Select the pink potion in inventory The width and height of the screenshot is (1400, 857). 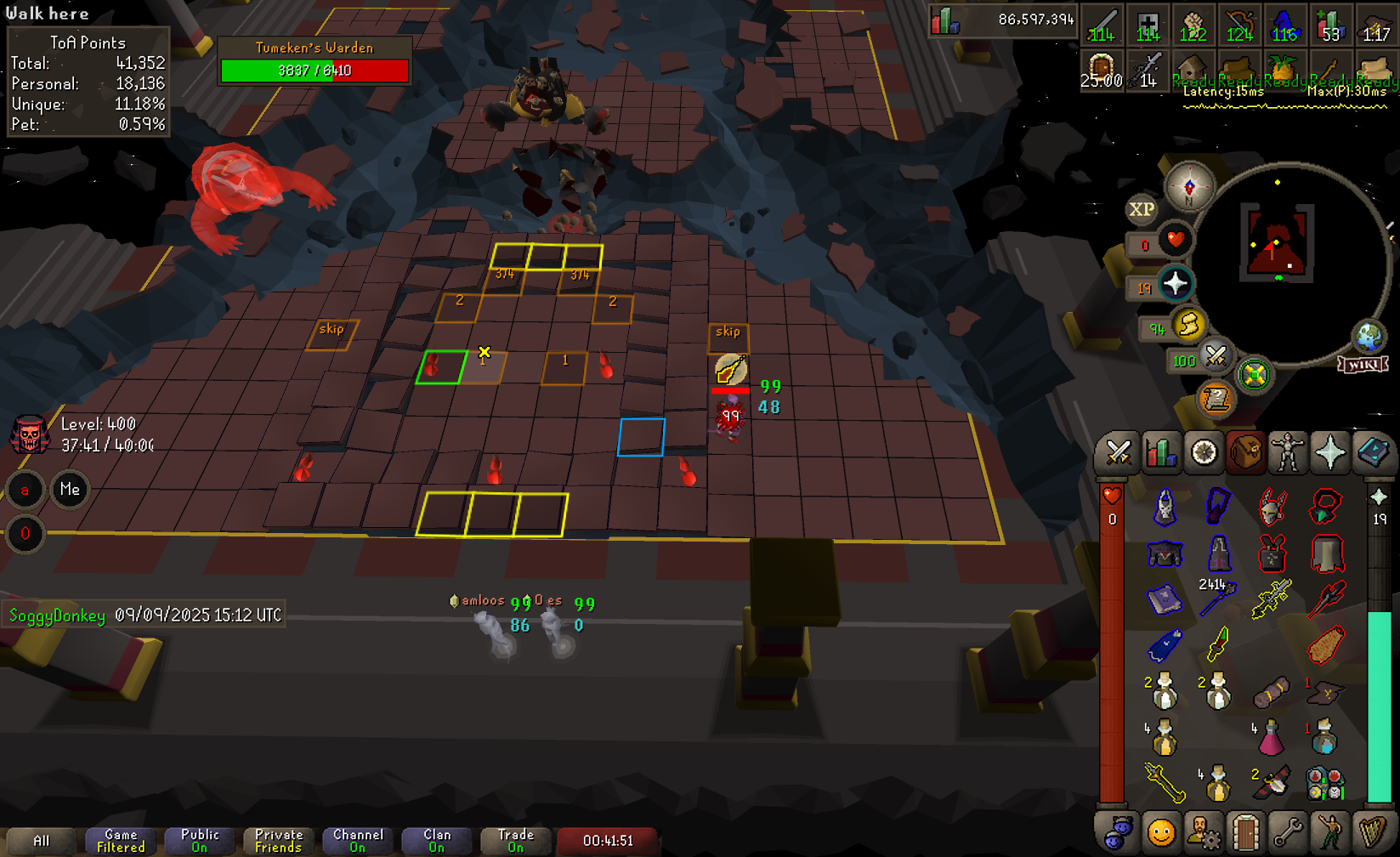tap(1270, 738)
